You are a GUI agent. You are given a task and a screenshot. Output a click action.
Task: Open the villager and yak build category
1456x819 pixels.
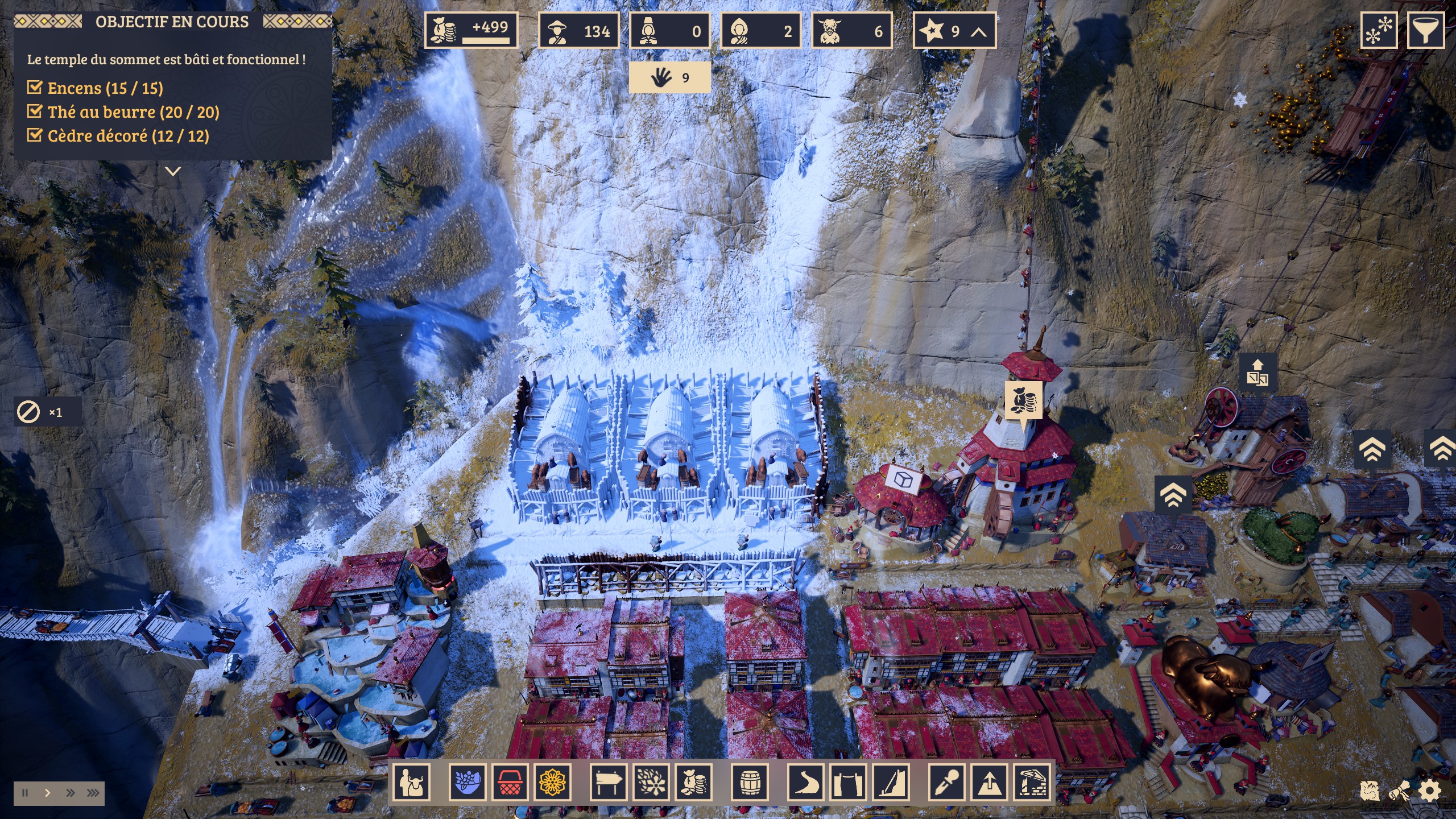coord(411,783)
